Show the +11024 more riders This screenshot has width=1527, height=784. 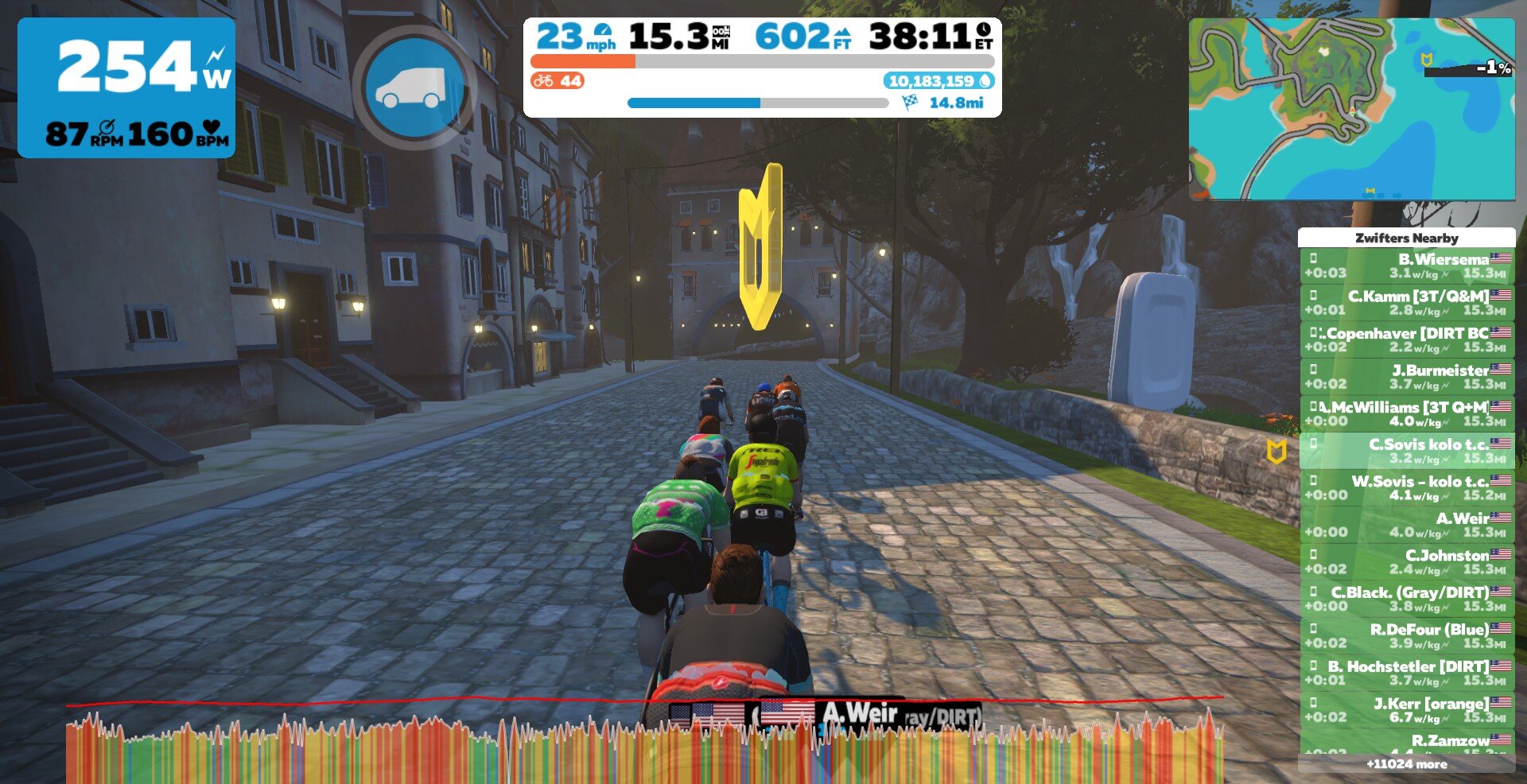[1406, 764]
